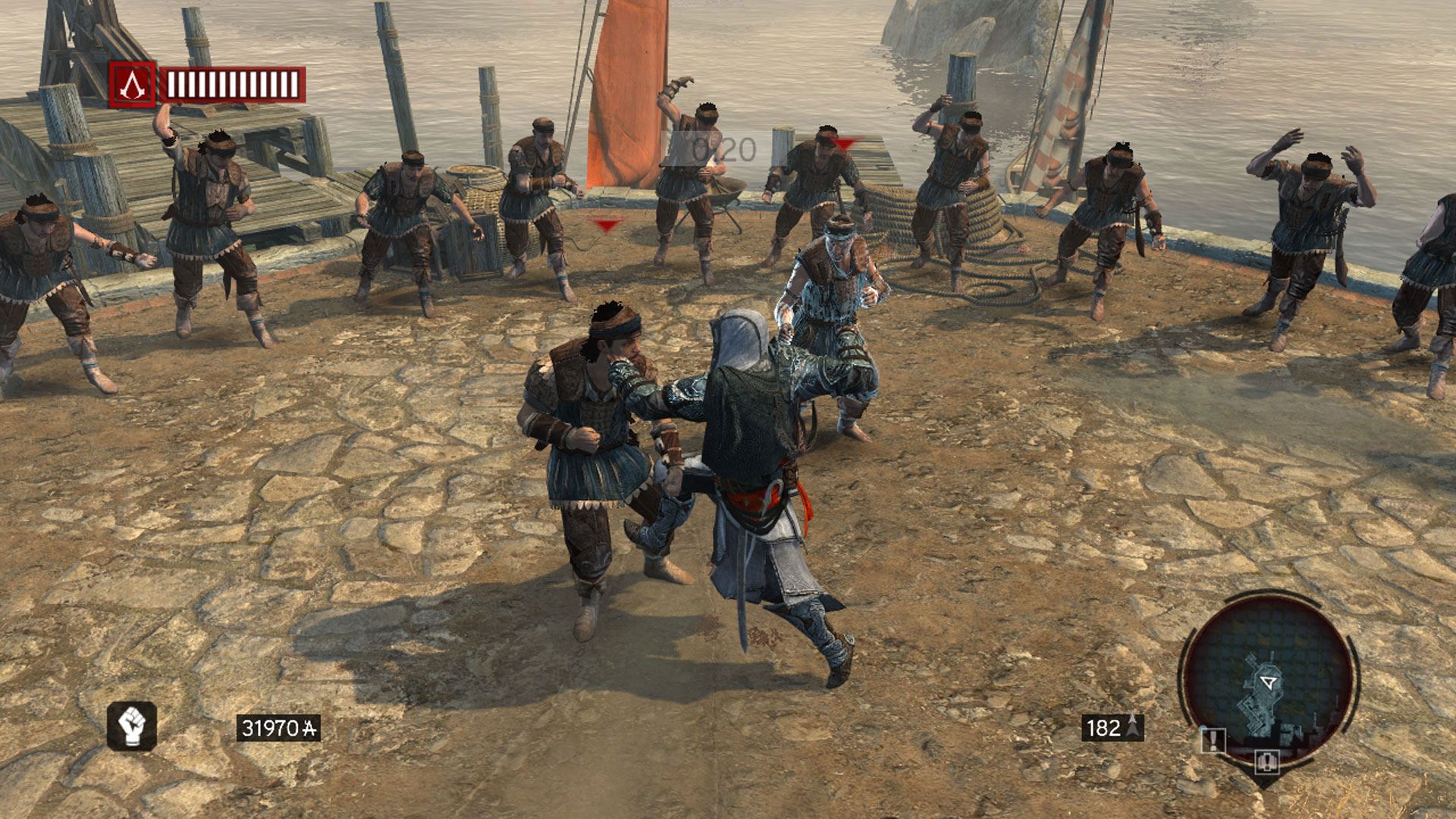
Task: Select the fist unarmed weapon icon
Action: pyautogui.click(x=132, y=726)
